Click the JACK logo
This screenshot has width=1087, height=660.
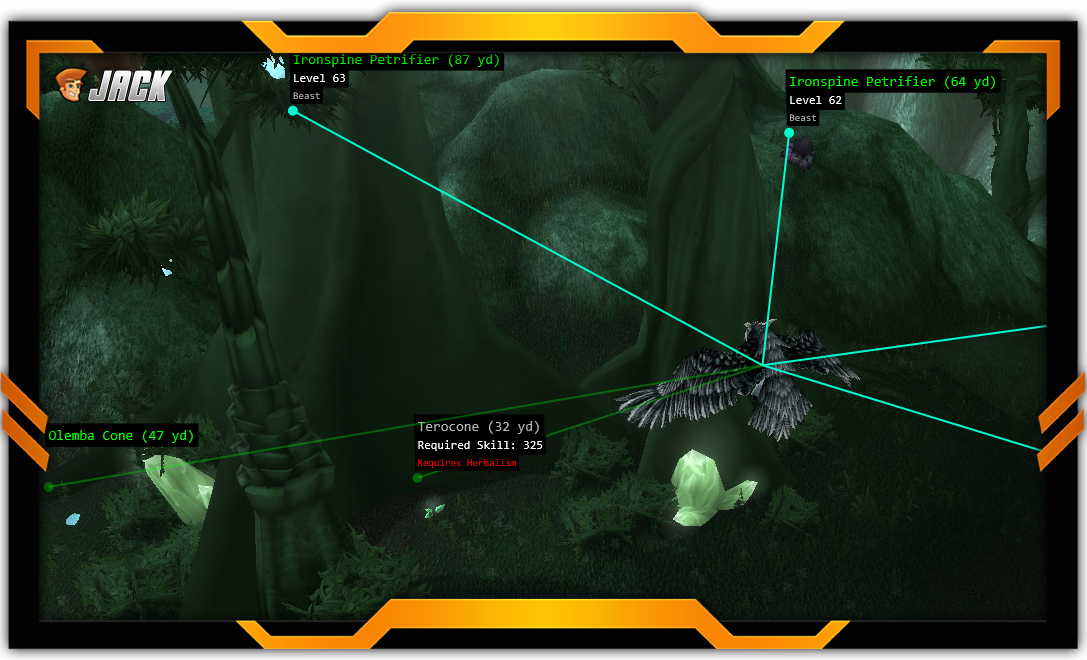pos(113,86)
